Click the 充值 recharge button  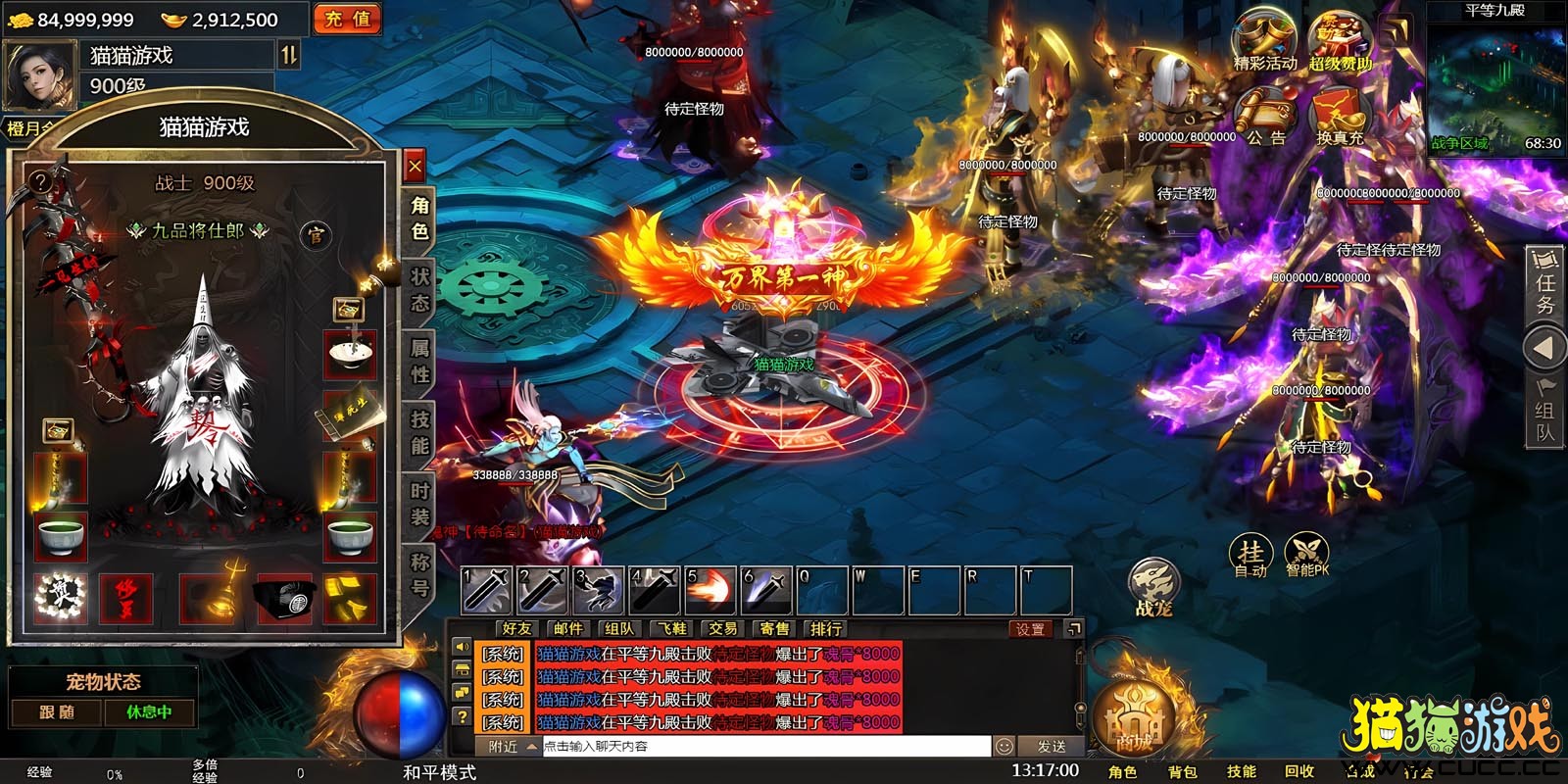(348, 19)
